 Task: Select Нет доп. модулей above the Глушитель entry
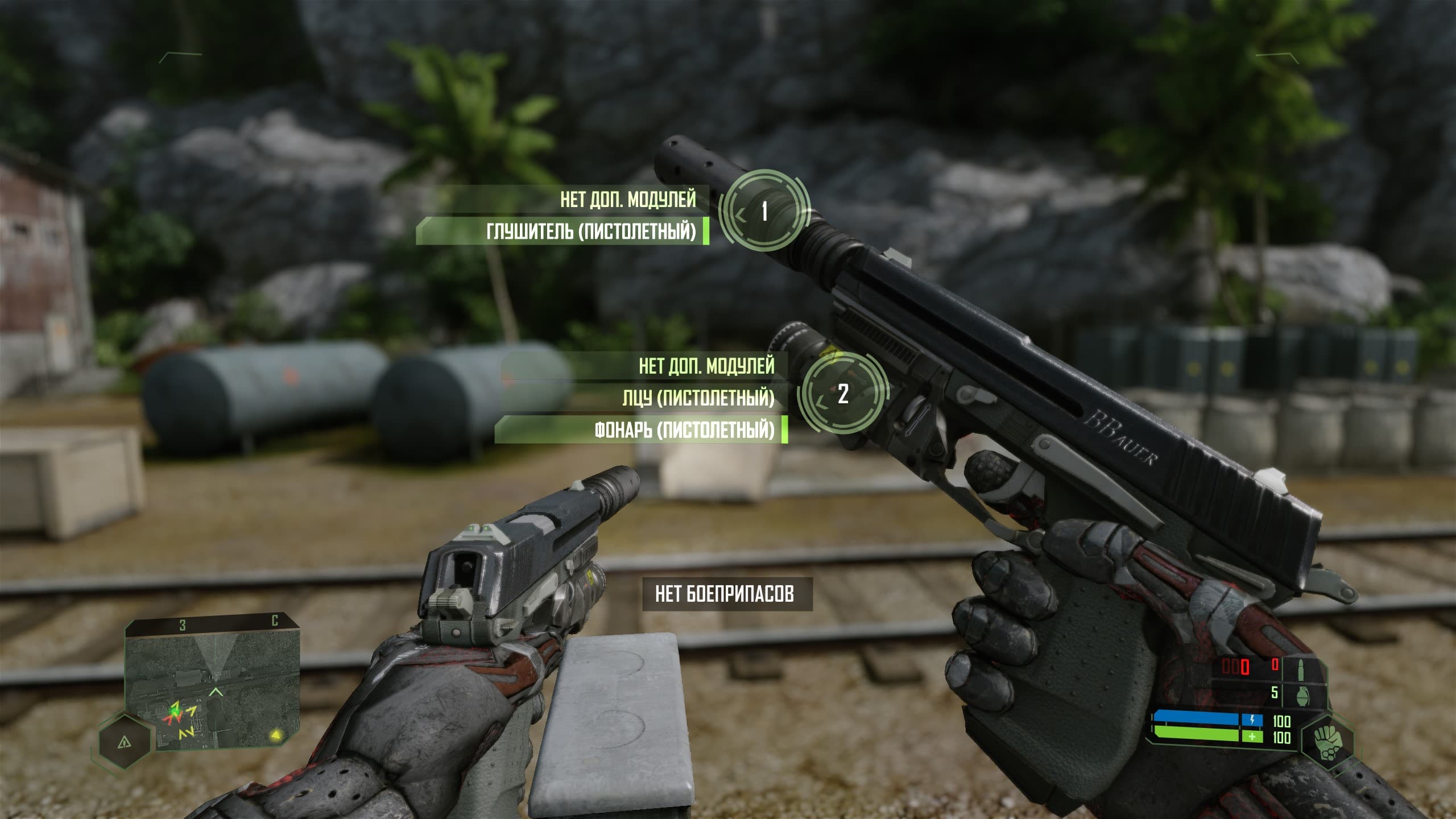627,199
